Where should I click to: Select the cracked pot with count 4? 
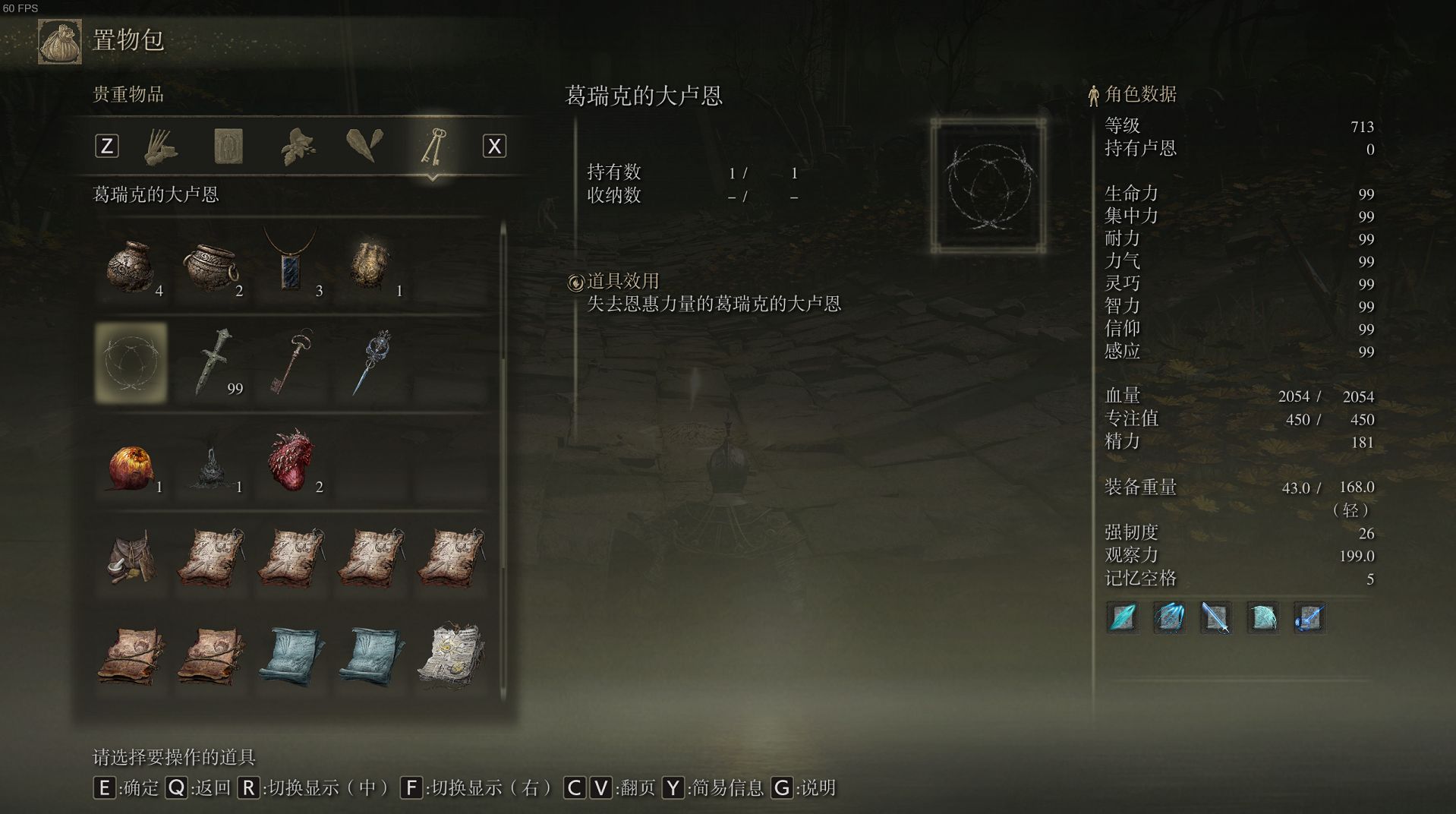pos(131,267)
